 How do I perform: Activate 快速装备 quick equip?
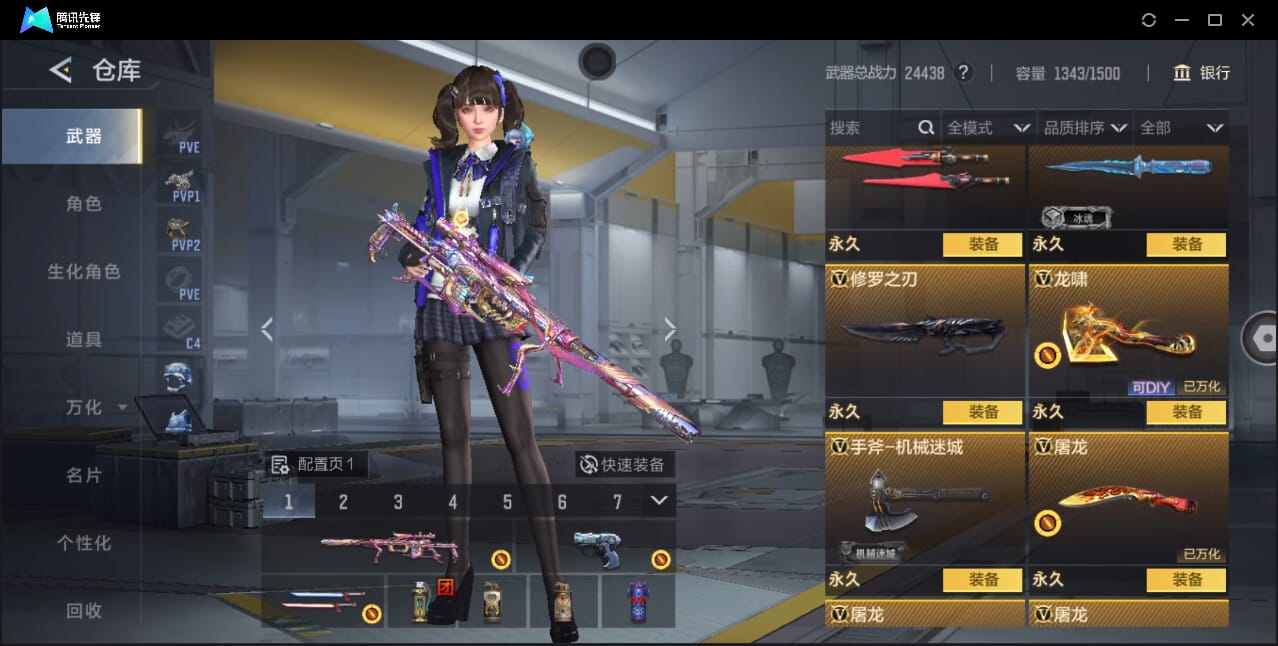tap(624, 464)
